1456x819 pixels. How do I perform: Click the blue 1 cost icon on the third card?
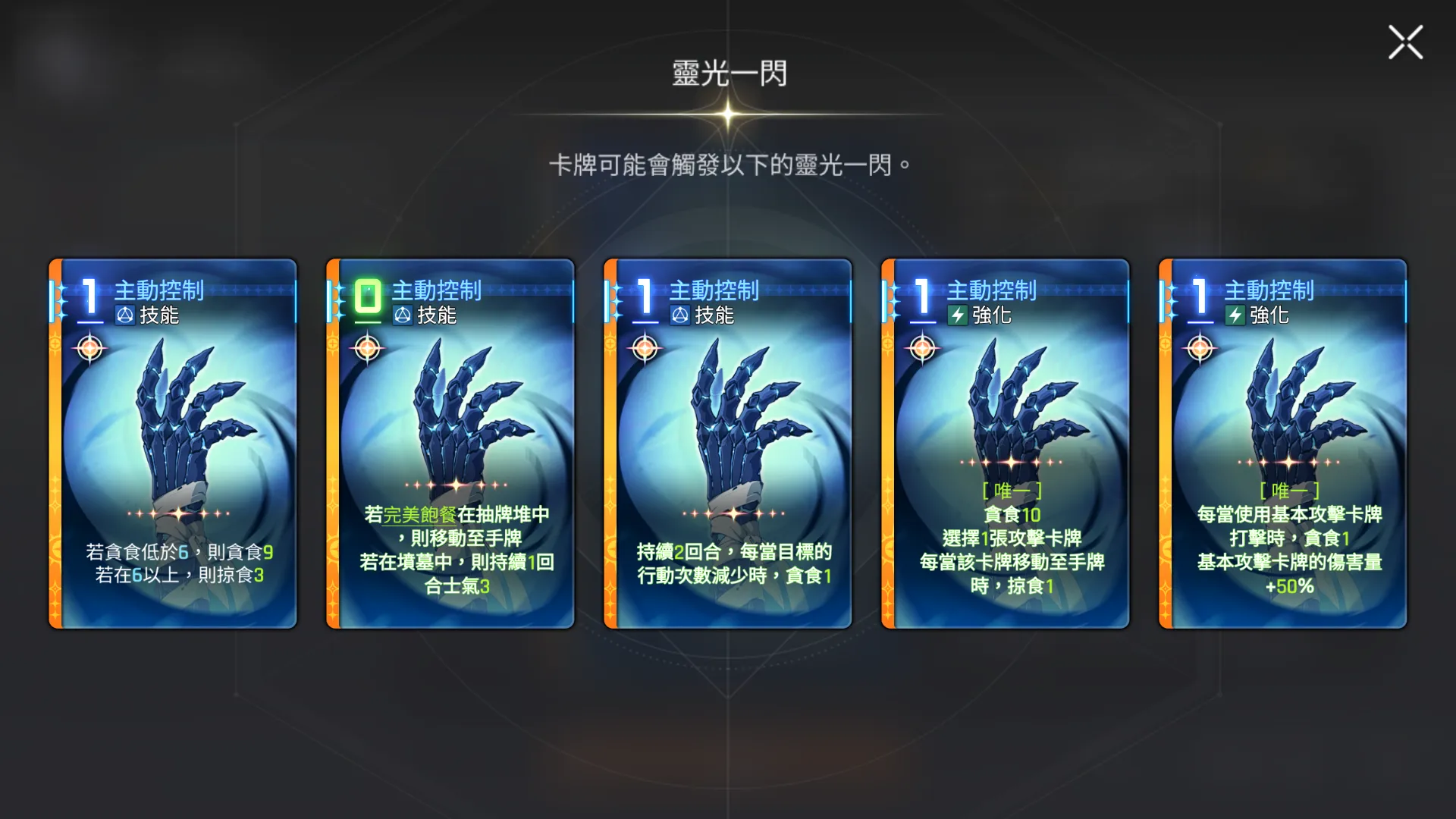(644, 296)
